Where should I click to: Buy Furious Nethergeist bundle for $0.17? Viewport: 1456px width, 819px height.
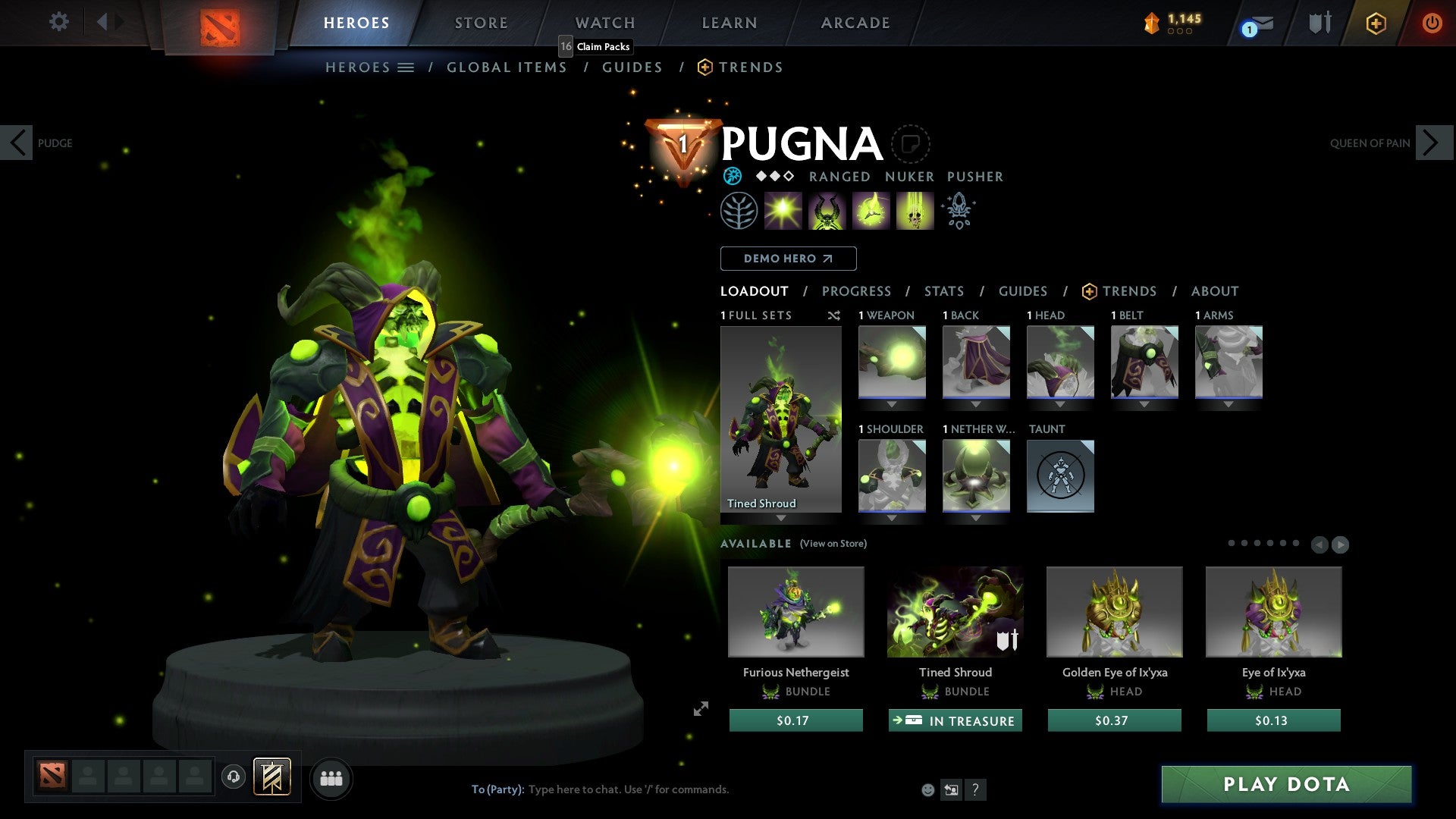[x=795, y=720]
